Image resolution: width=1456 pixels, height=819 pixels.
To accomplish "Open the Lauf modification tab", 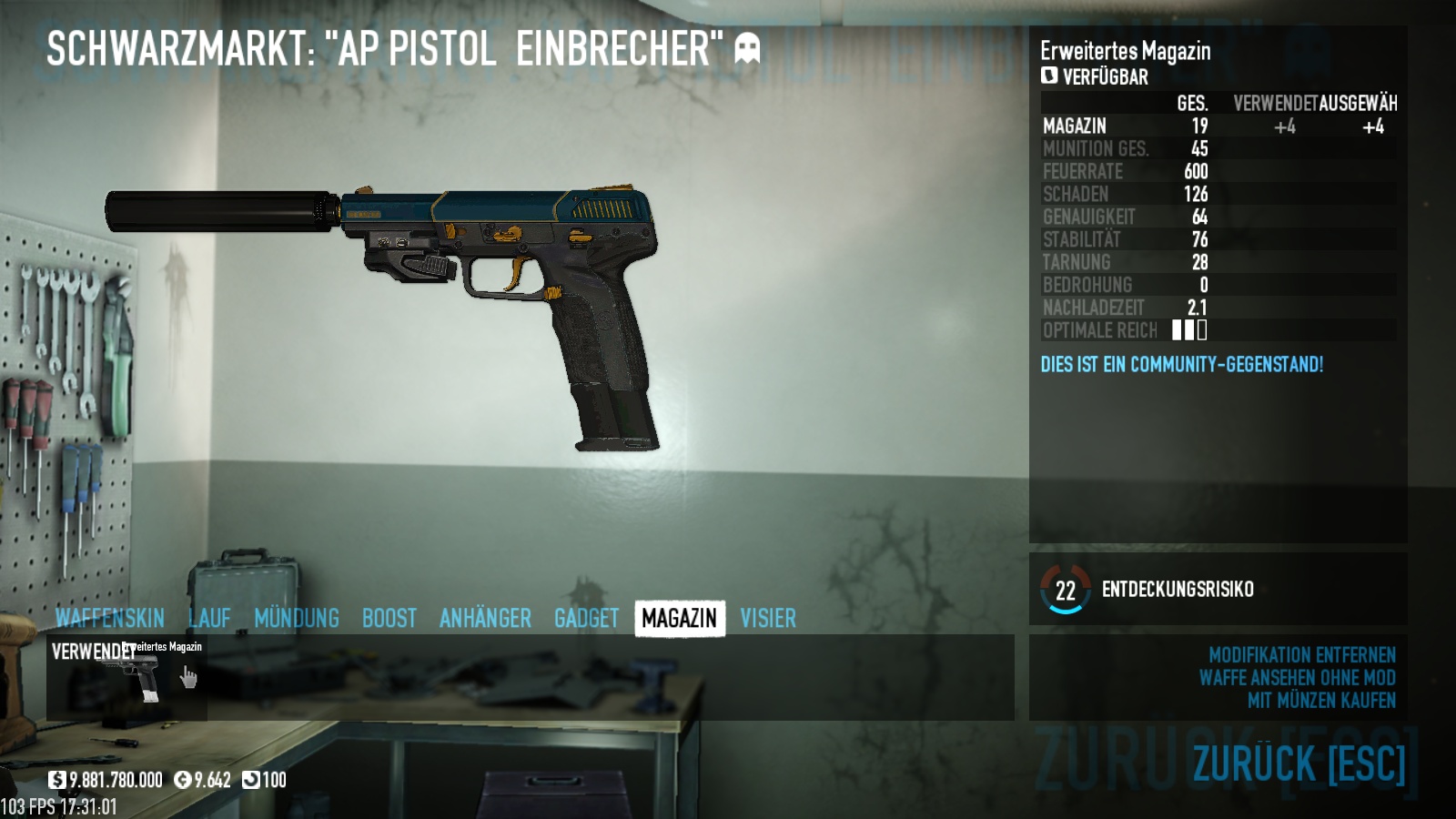I will pyautogui.click(x=209, y=619).
